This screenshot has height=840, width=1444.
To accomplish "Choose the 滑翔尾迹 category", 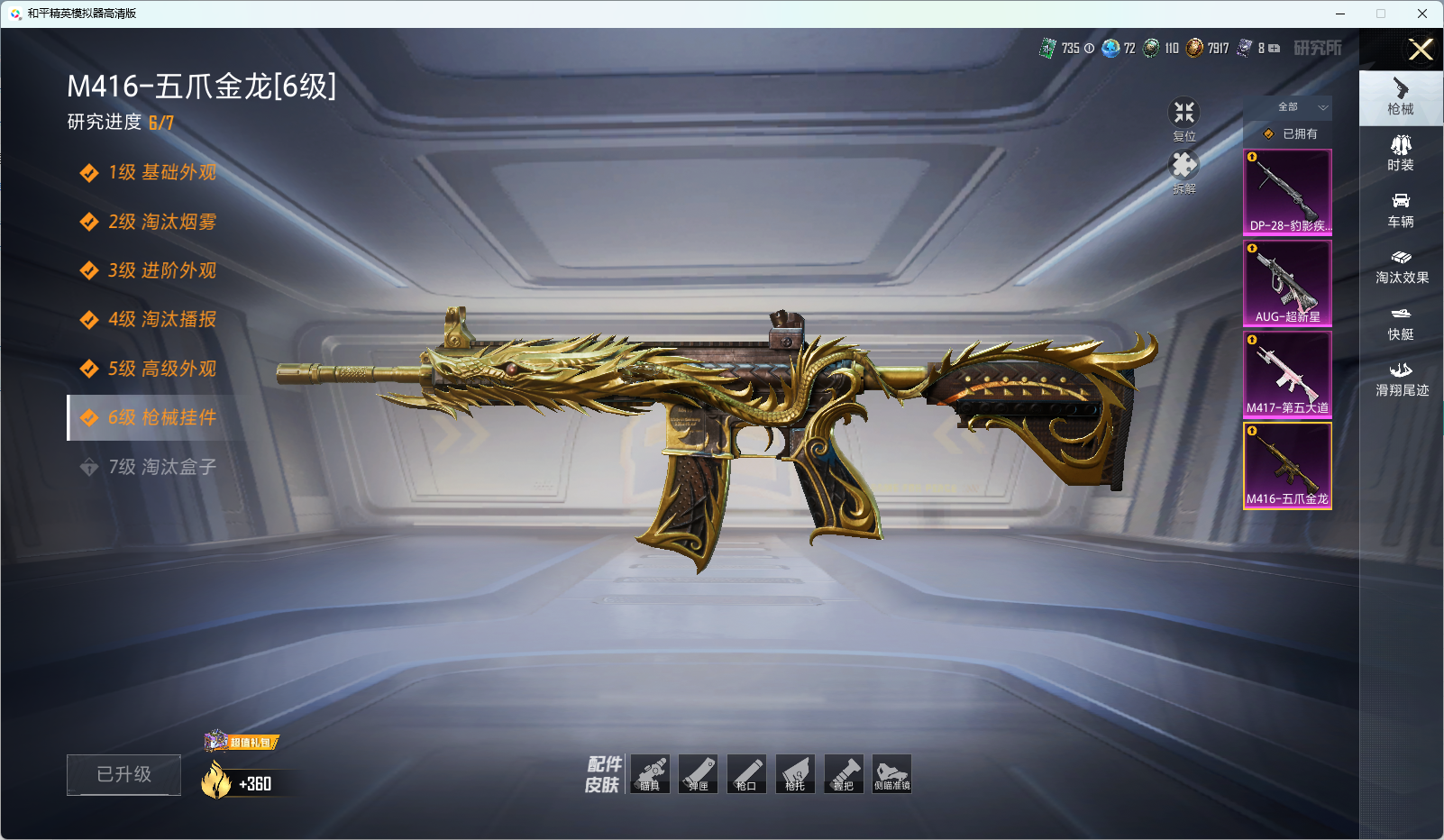I will pos(1401,379).
